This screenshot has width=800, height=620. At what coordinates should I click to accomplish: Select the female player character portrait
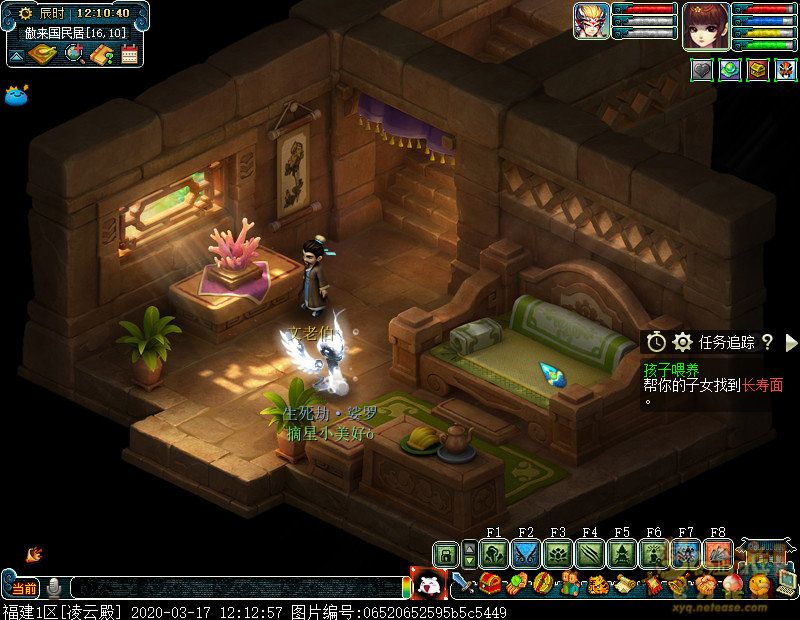pyautogui.click(x=706, y=26)
